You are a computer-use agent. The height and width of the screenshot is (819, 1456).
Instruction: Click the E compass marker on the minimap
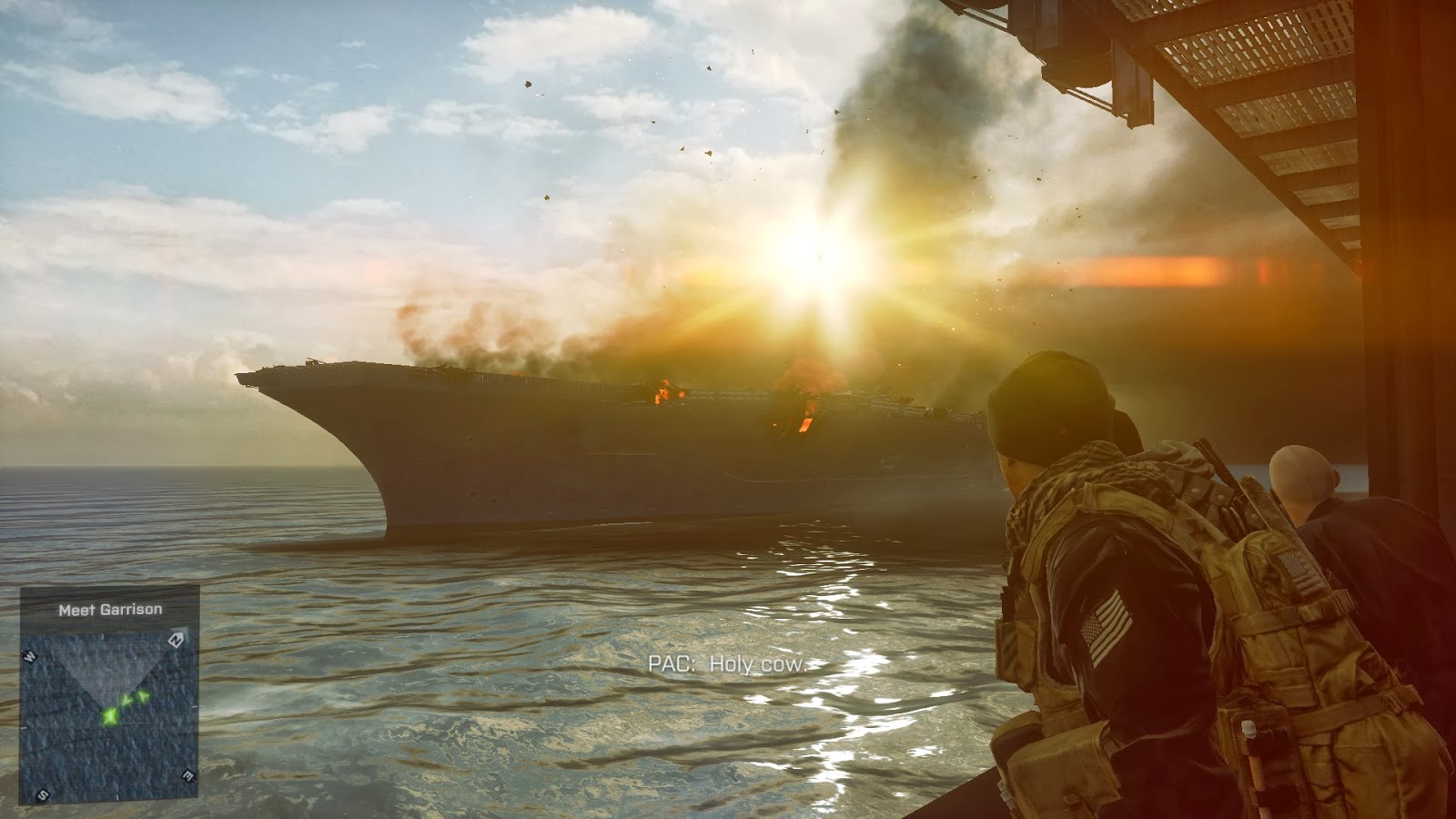pos(187,775)
